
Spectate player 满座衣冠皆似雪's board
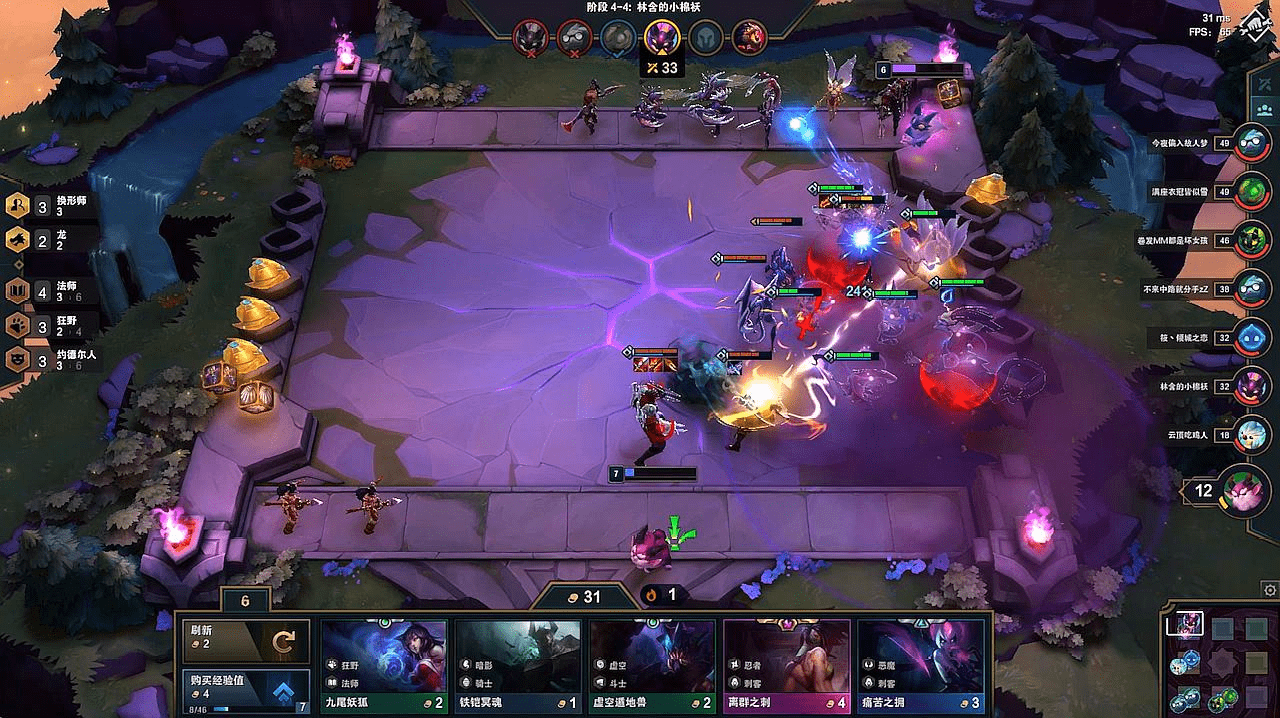(1250, 191)
